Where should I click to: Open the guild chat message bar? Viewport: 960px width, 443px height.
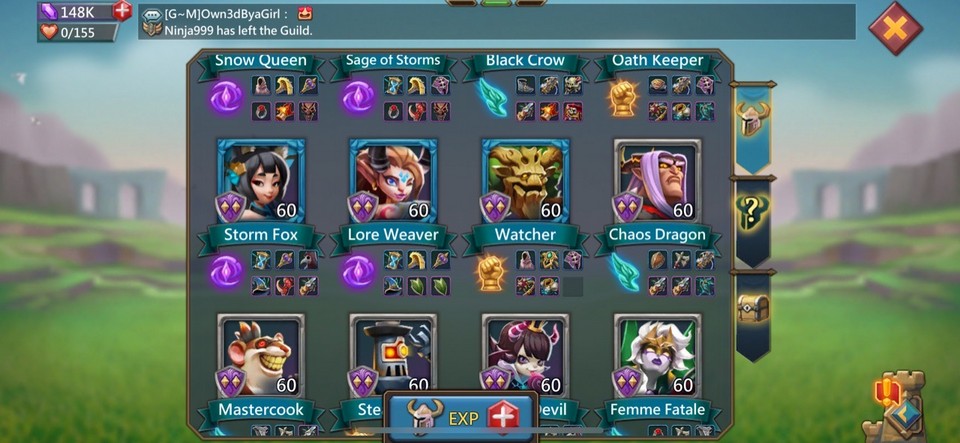[x=497, y=21]
